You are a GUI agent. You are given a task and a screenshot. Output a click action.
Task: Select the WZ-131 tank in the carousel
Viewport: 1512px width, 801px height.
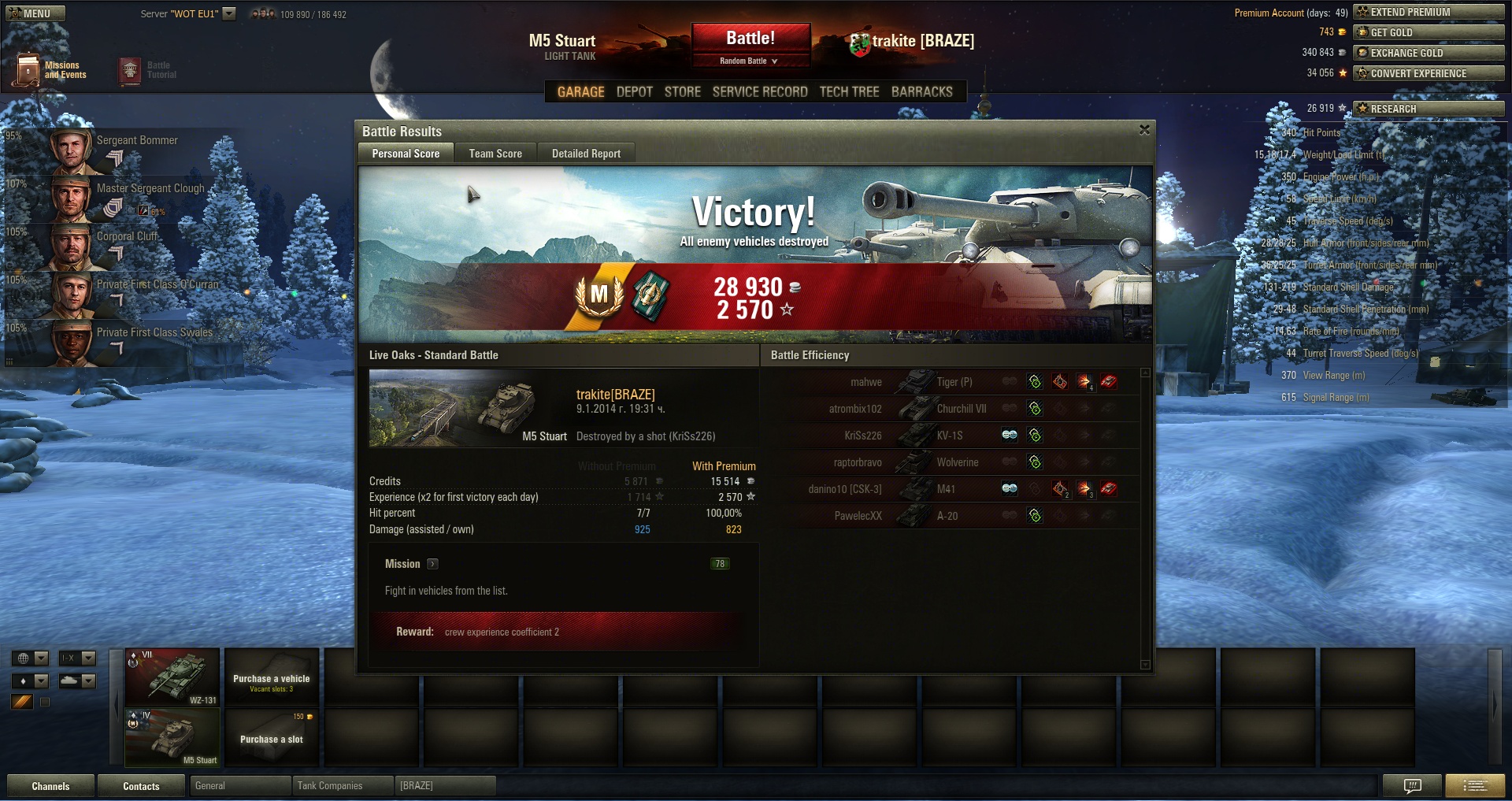(x=172, y=677)
